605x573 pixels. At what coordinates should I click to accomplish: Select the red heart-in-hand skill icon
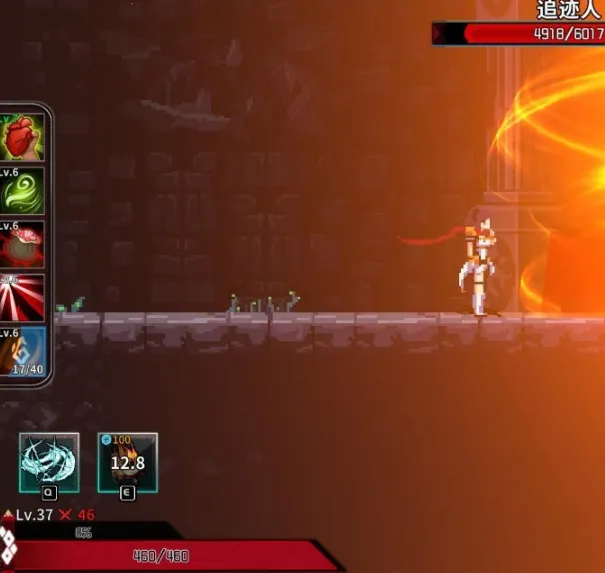22,137
